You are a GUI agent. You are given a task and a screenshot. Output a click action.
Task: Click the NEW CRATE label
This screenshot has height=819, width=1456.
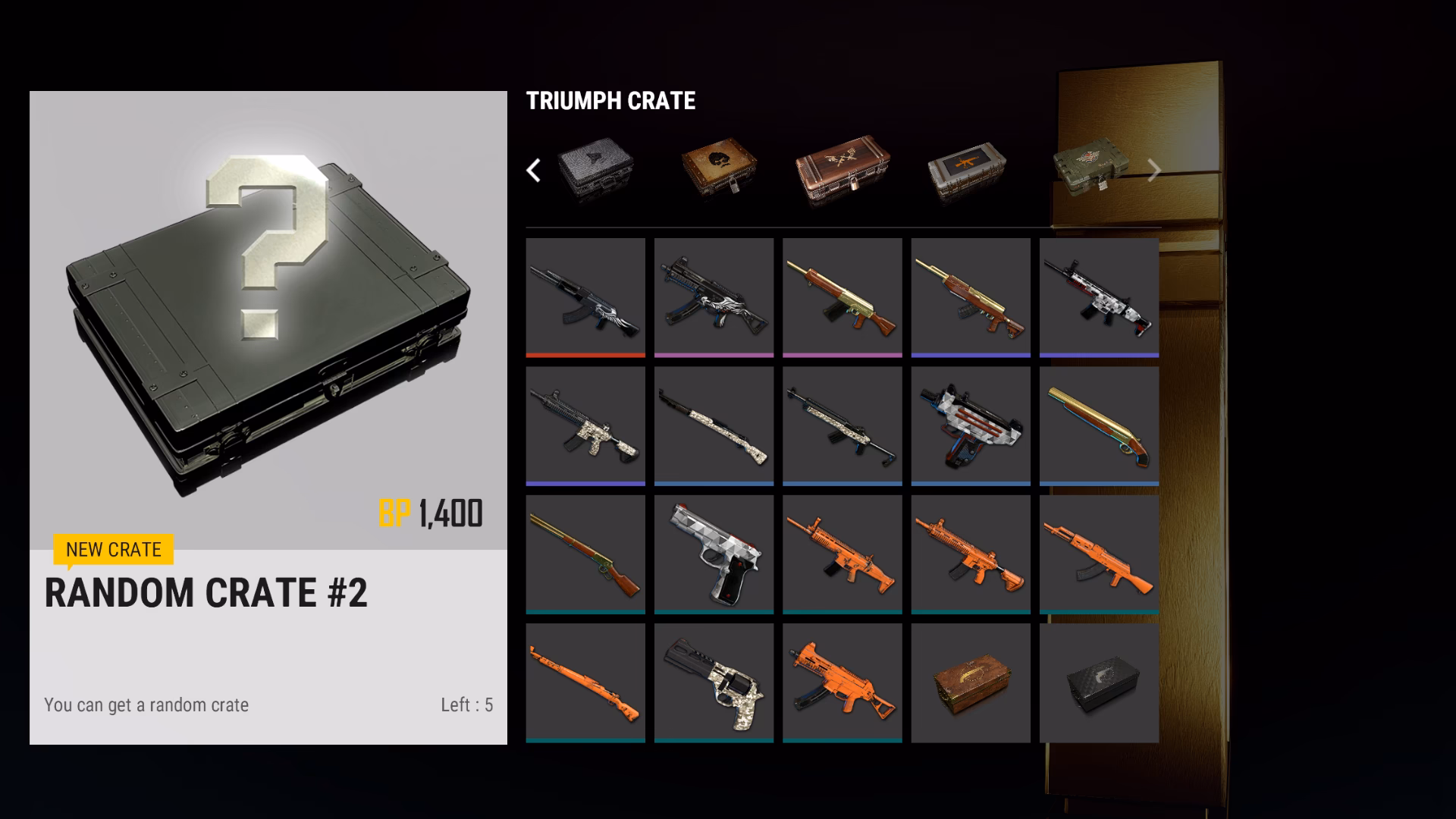click(112, 551)
